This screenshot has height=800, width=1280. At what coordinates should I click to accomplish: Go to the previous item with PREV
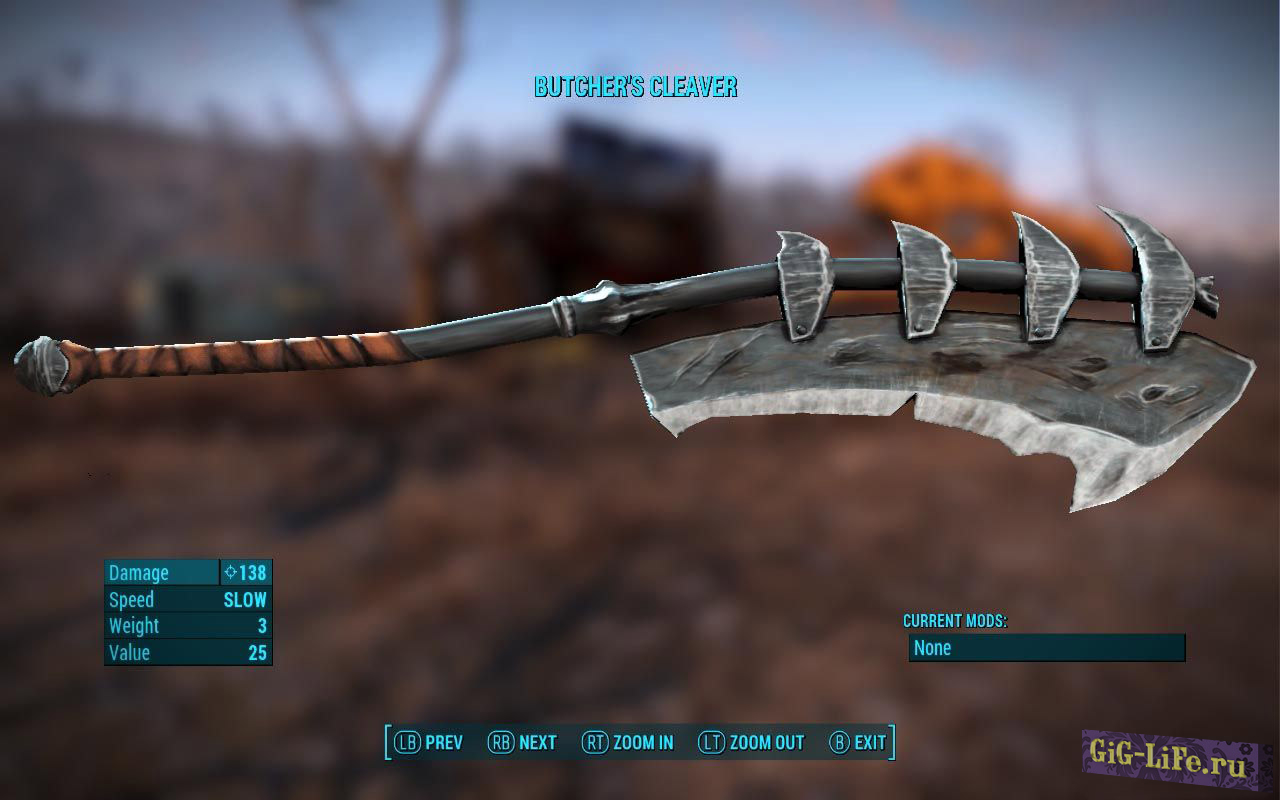point(429,742)
